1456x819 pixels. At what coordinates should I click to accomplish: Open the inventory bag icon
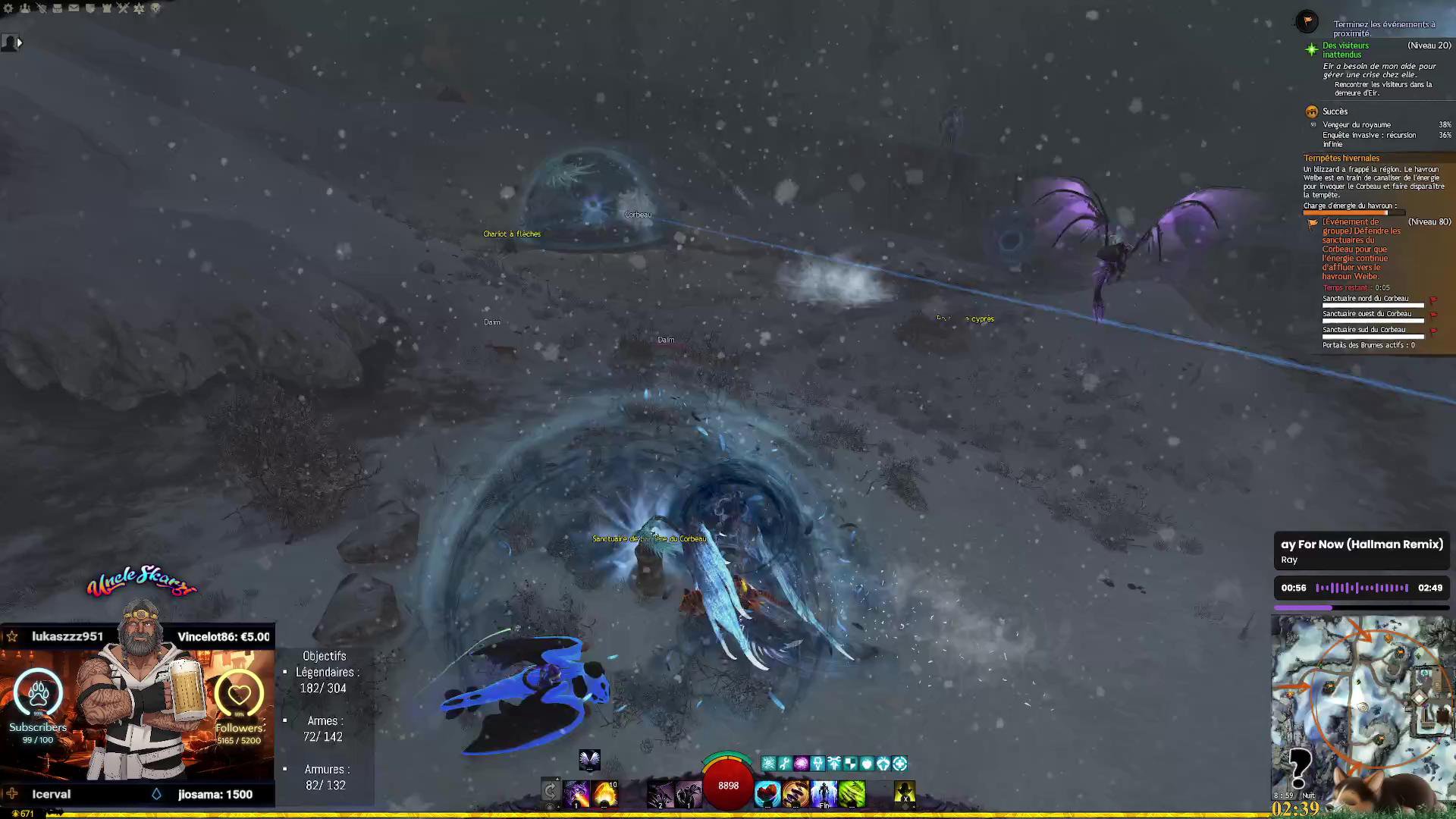pyautogui.click(x=57, y=8)
